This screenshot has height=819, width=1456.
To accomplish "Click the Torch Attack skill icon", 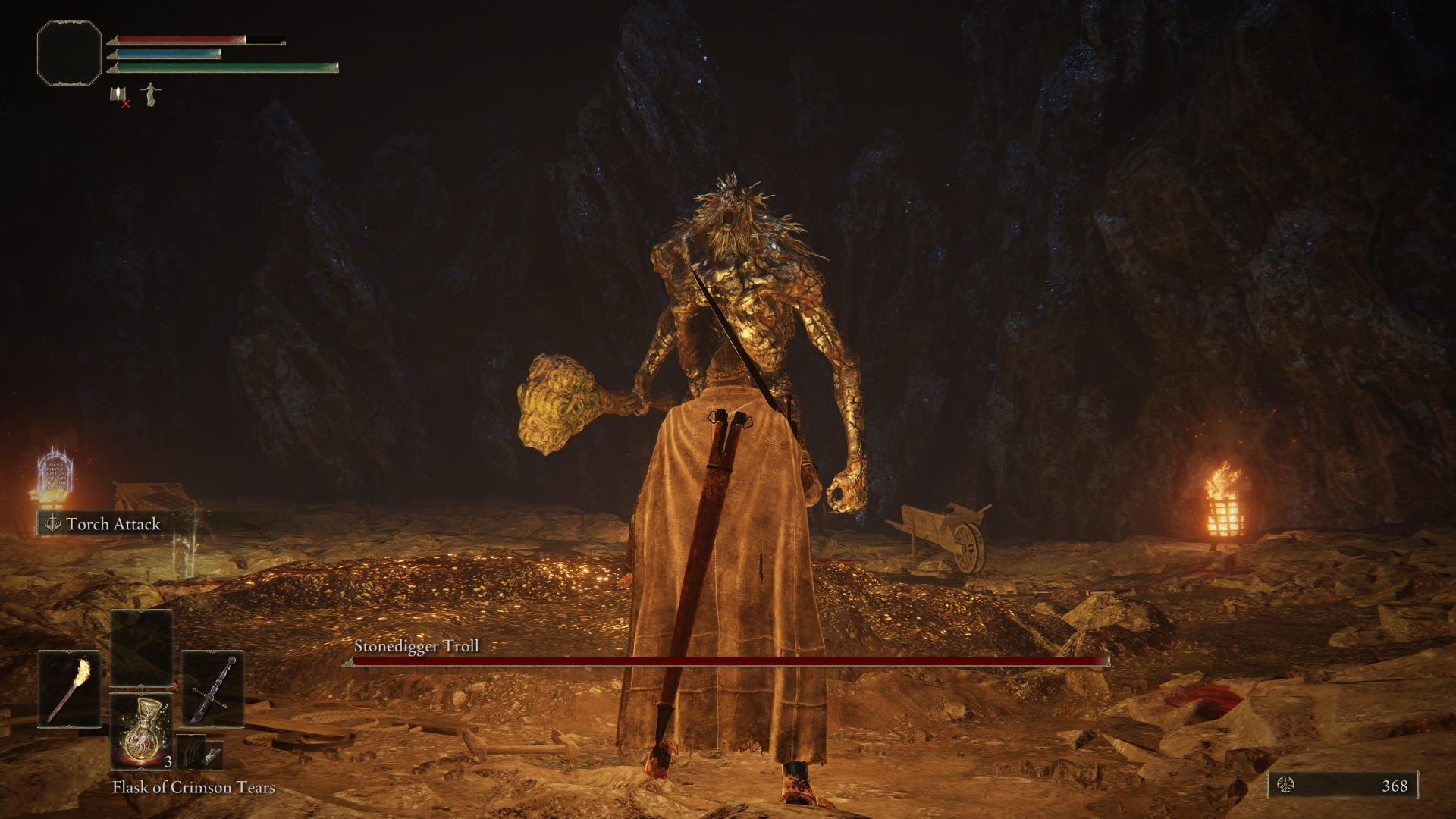I will point(52,523).
